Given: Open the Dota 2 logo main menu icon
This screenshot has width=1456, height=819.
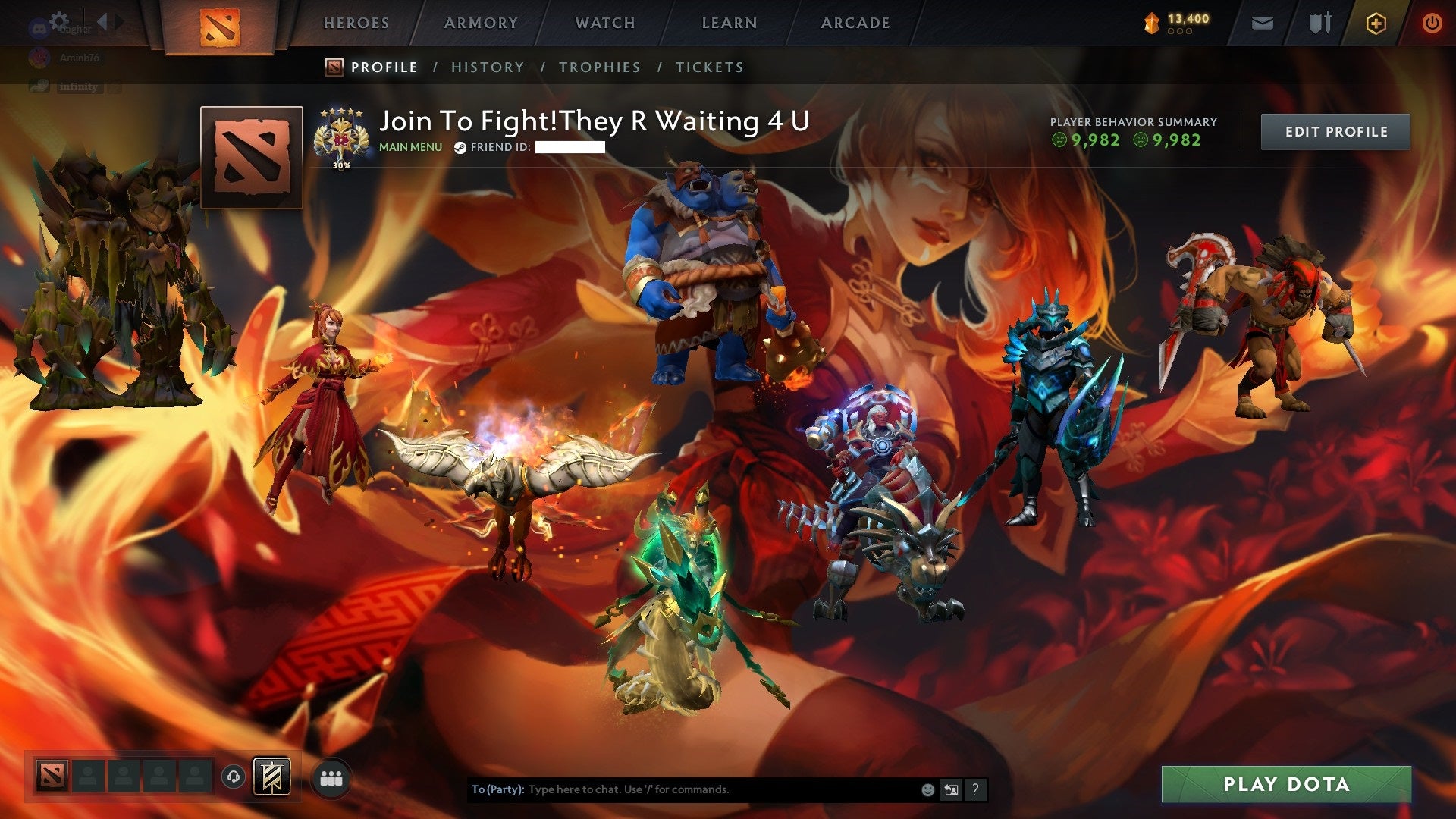Looking at the screenshot, I should 221,24.
